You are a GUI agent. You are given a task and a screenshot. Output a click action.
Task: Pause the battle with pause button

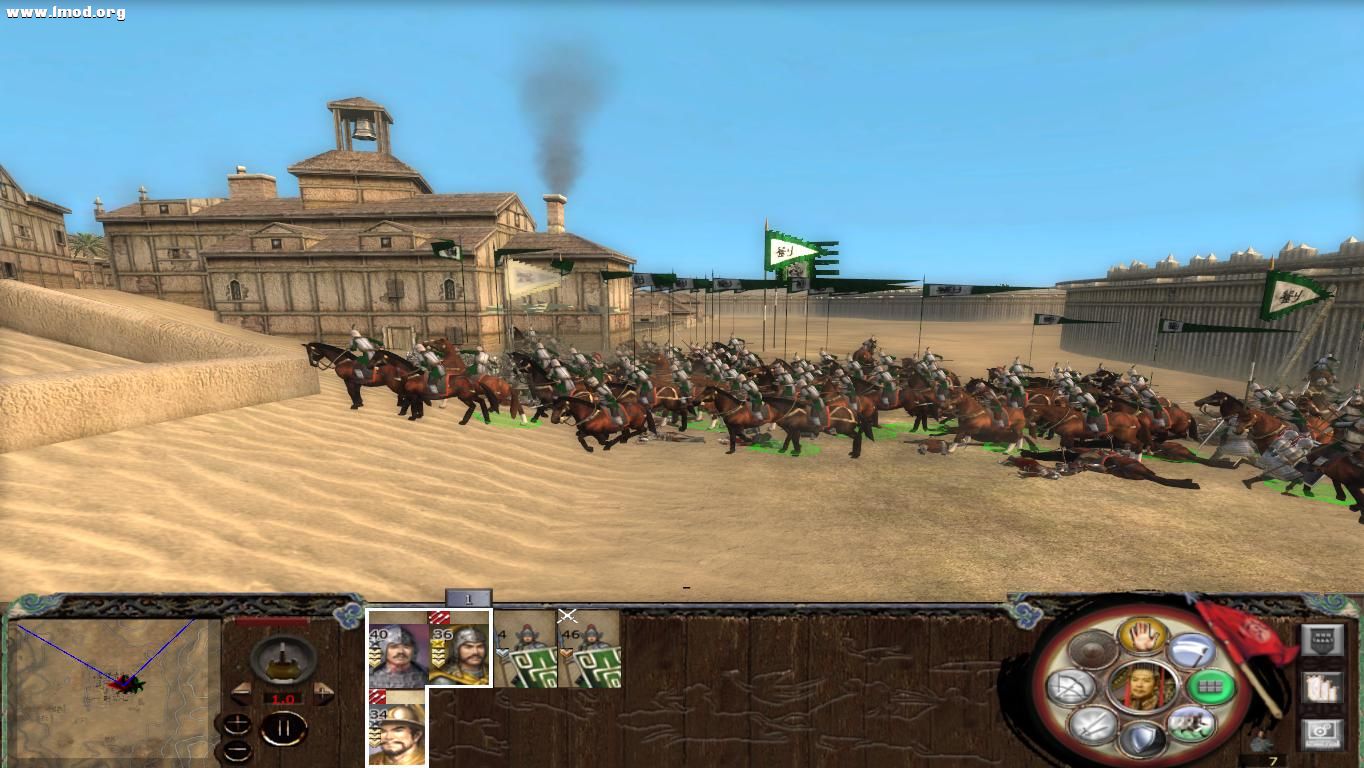click(x=285, y=728)
